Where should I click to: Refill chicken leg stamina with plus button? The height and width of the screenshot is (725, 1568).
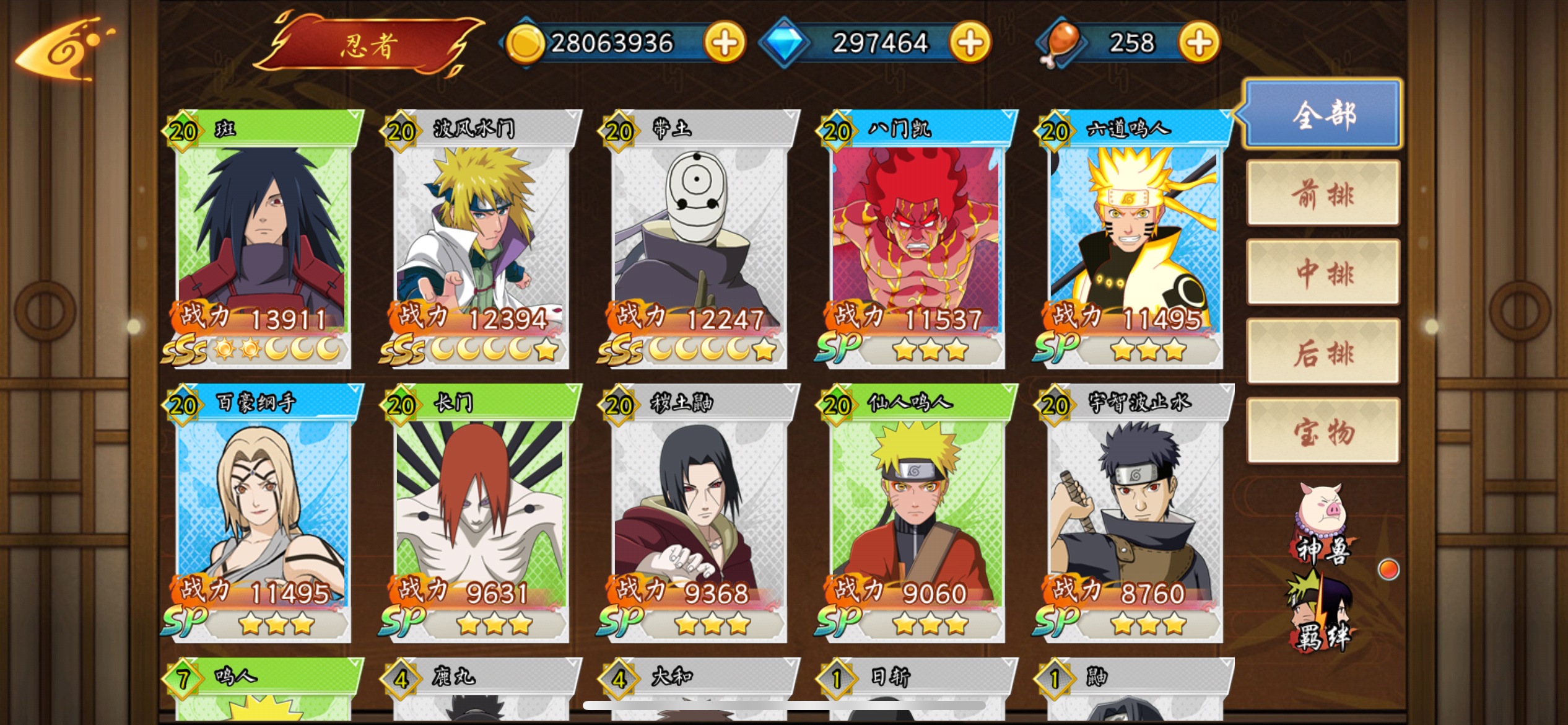click(1199, 43)
